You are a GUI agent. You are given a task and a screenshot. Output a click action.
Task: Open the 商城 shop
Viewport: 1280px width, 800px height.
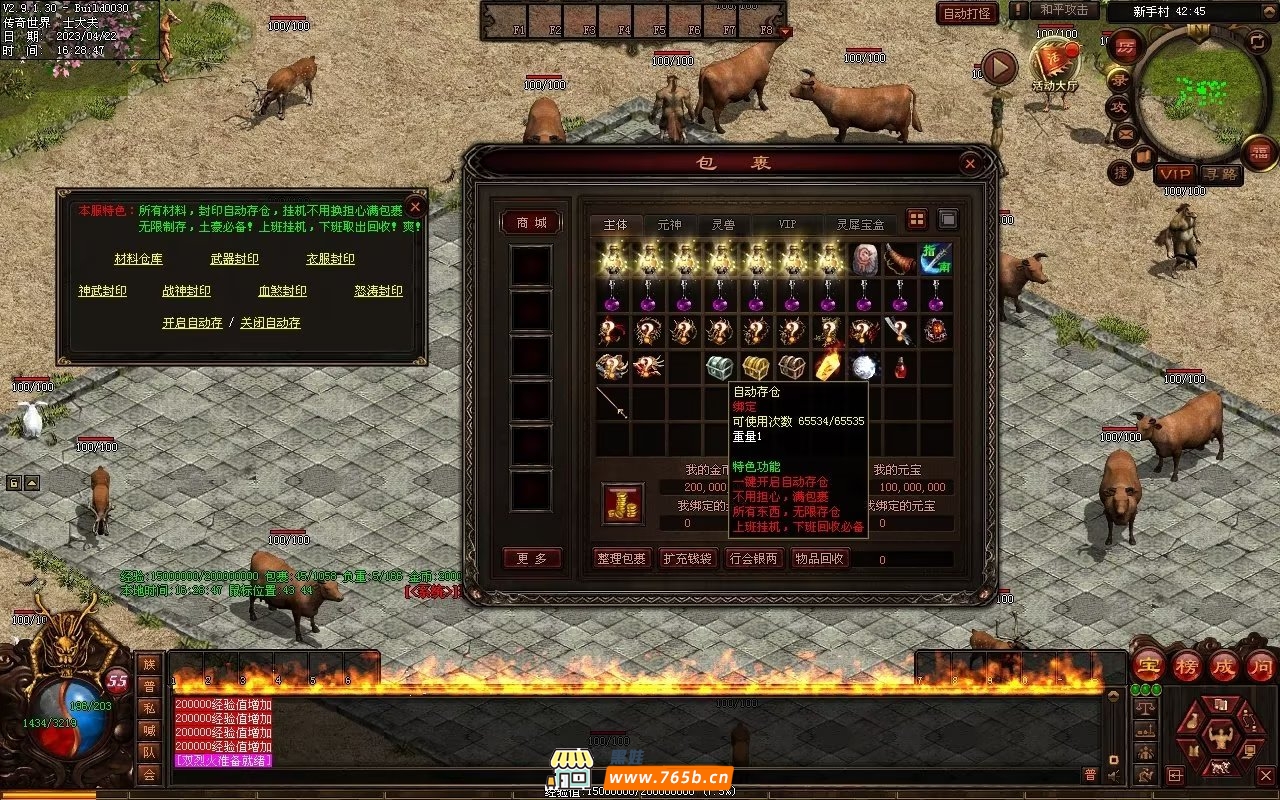tap(531, 223)
